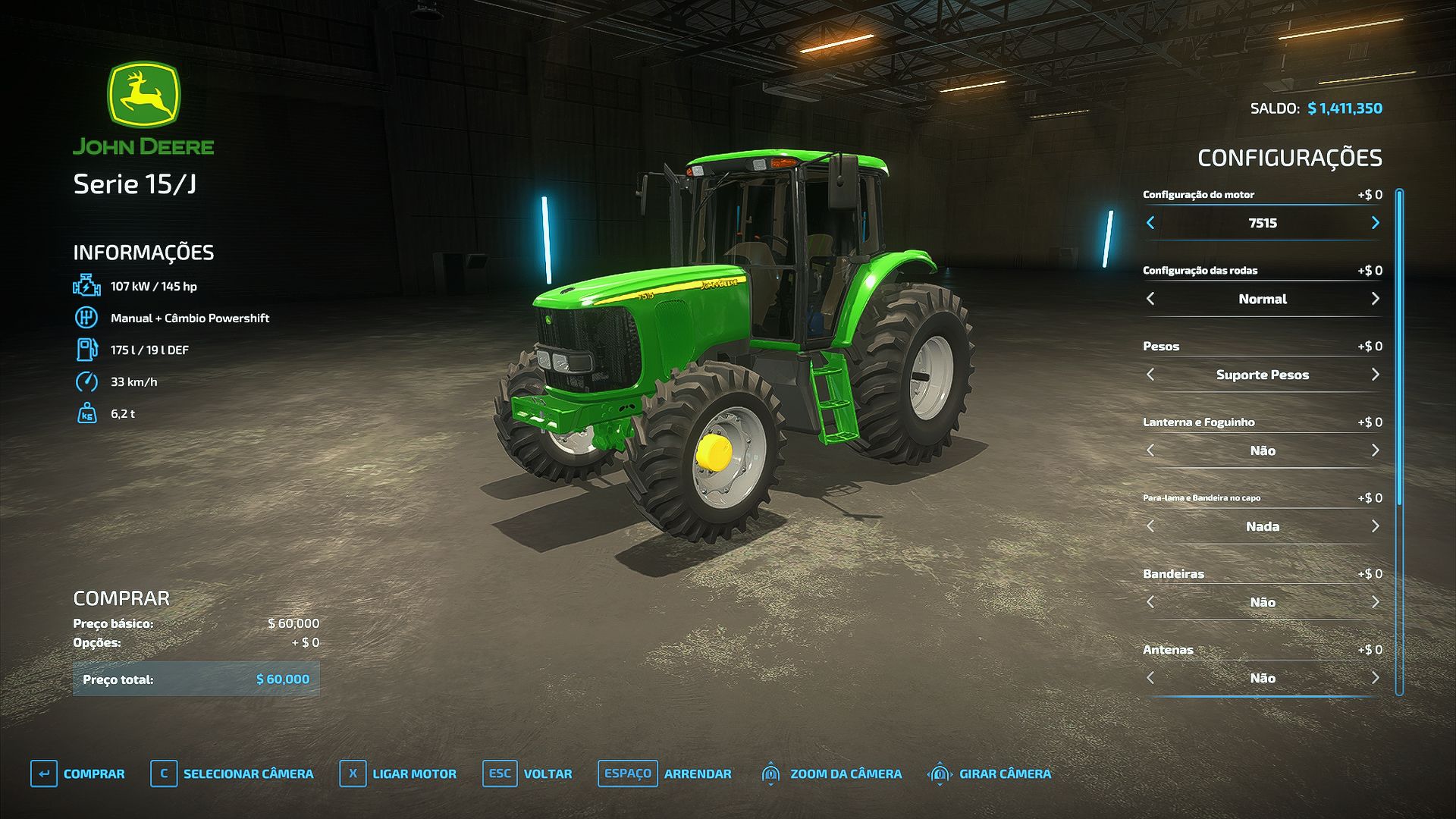This screenshot has width=1456, height=819.
Task: Click the fuel capacity pump icon
Action: [x=86, y=350]
